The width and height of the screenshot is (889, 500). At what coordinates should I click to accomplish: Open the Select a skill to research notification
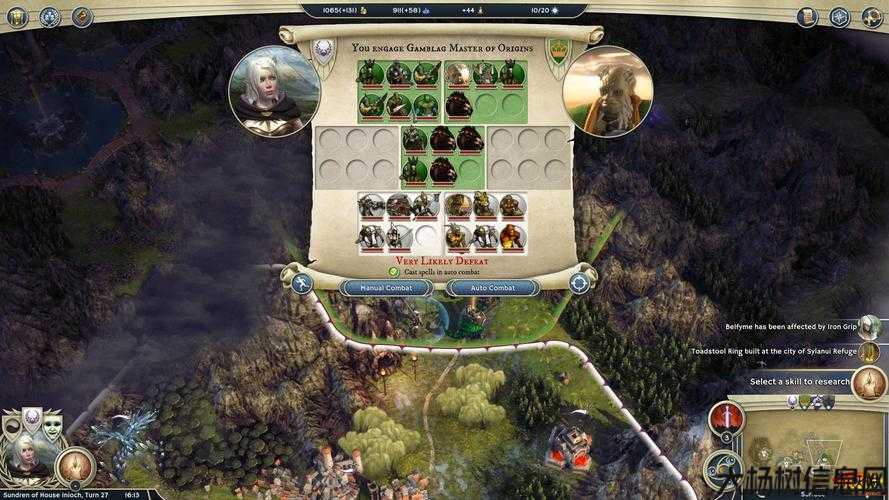tap(801, 381)
